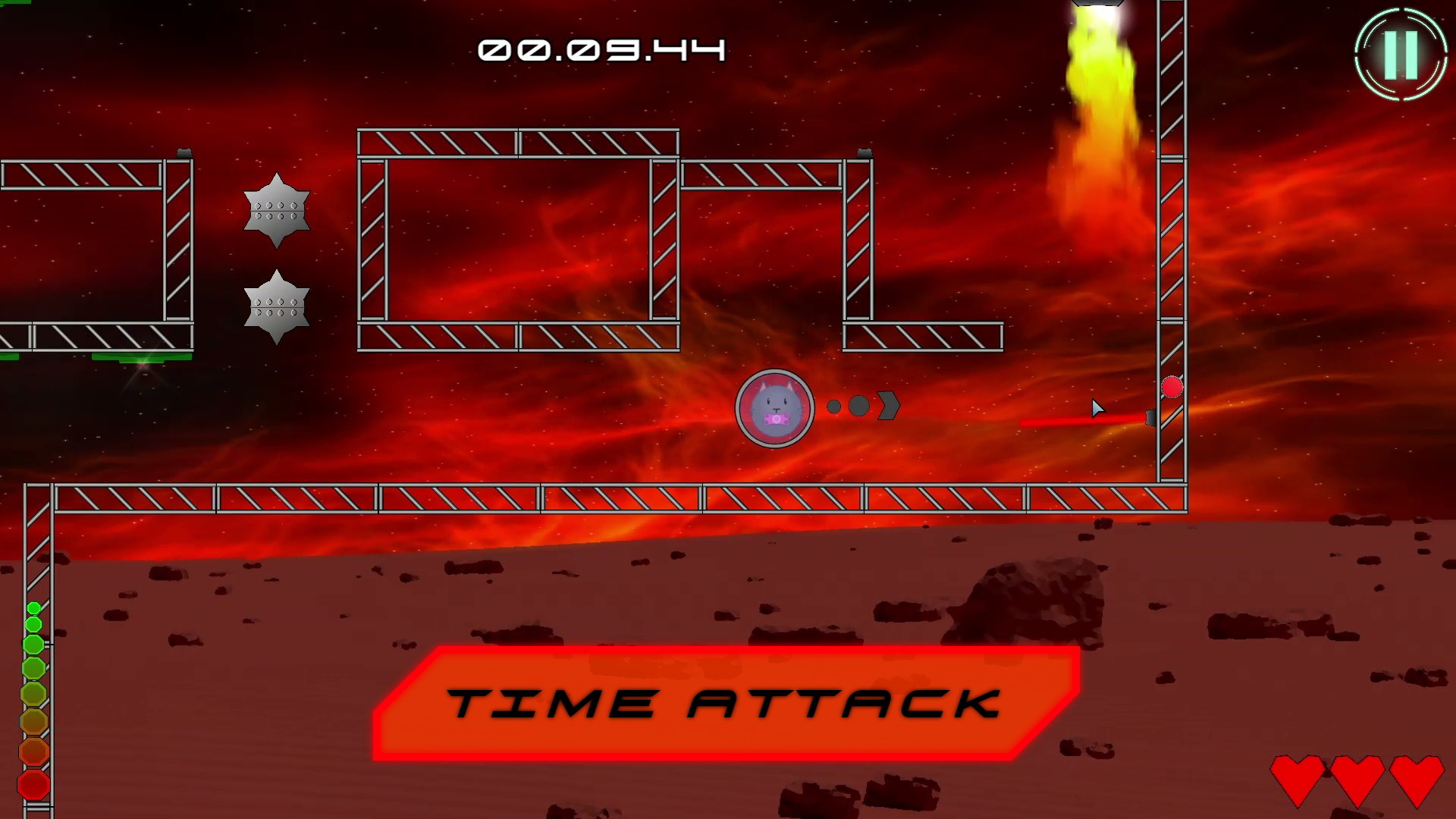
Task: Click the large dash-charge dot near the cat
Action: (860, 406)
